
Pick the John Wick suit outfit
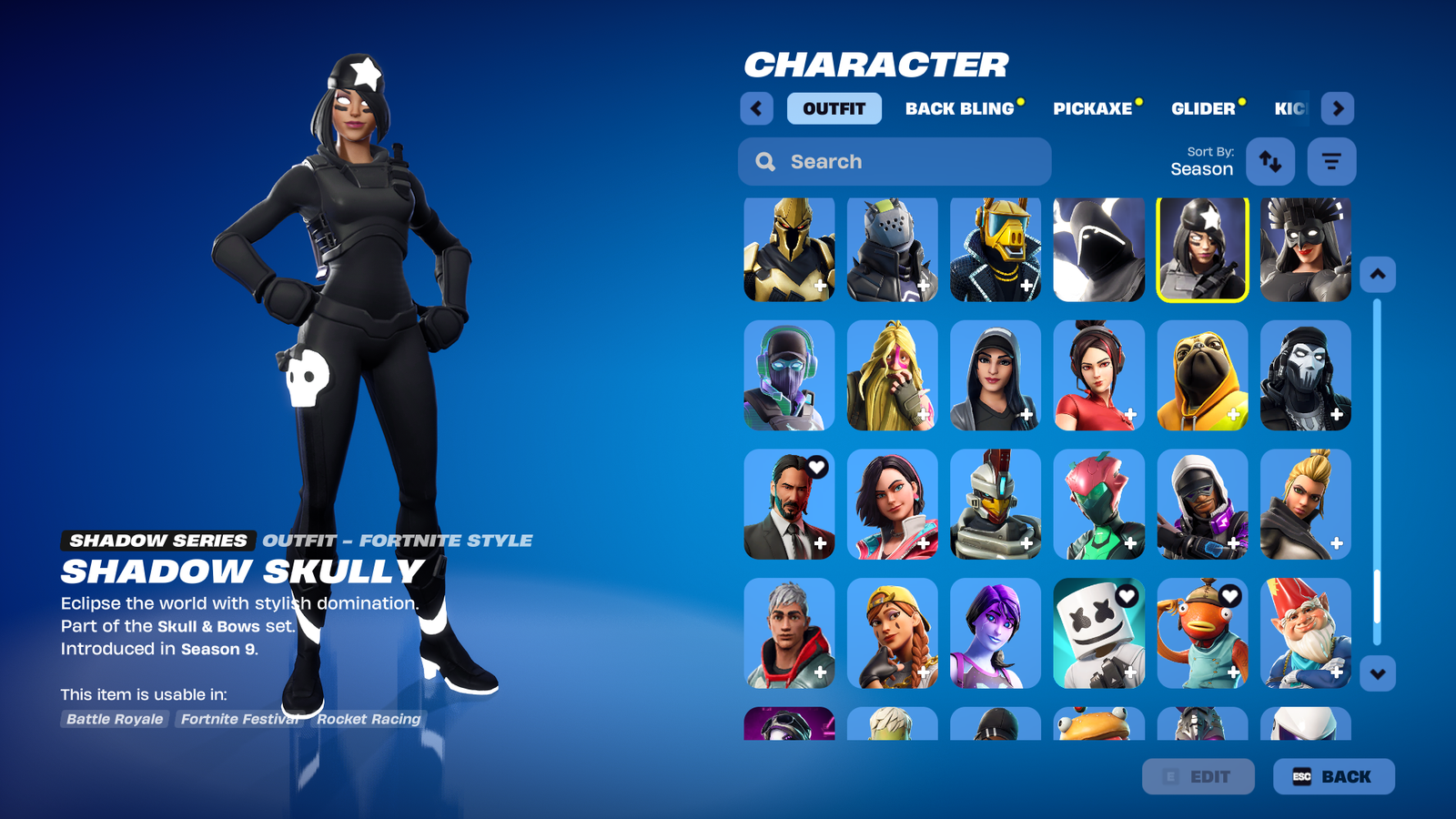point(789,504)
